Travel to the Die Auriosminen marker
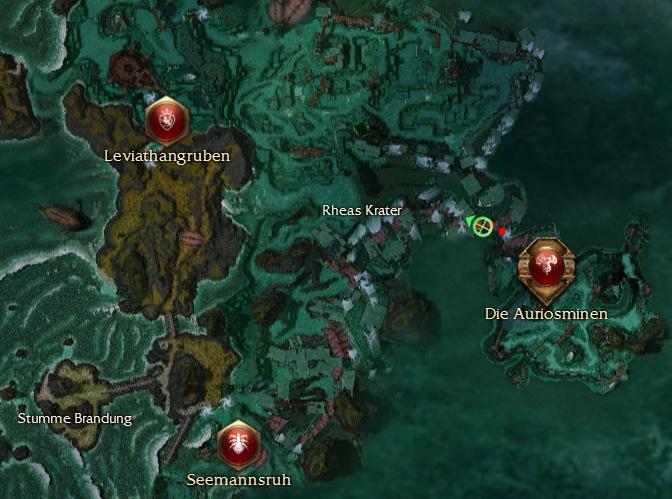 (545, 267)
